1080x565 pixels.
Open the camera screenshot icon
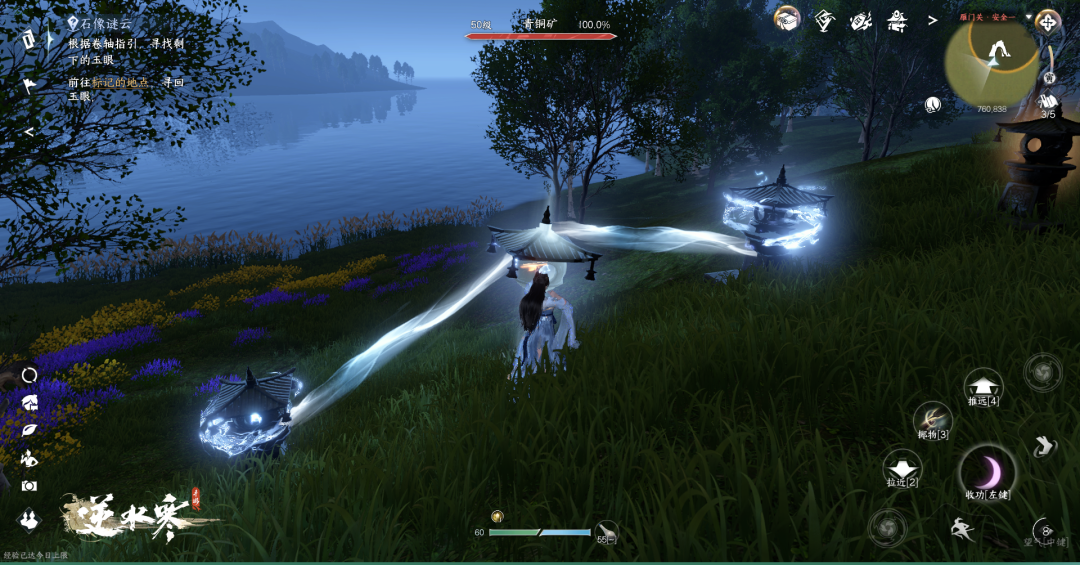click(x=29, y=485)
